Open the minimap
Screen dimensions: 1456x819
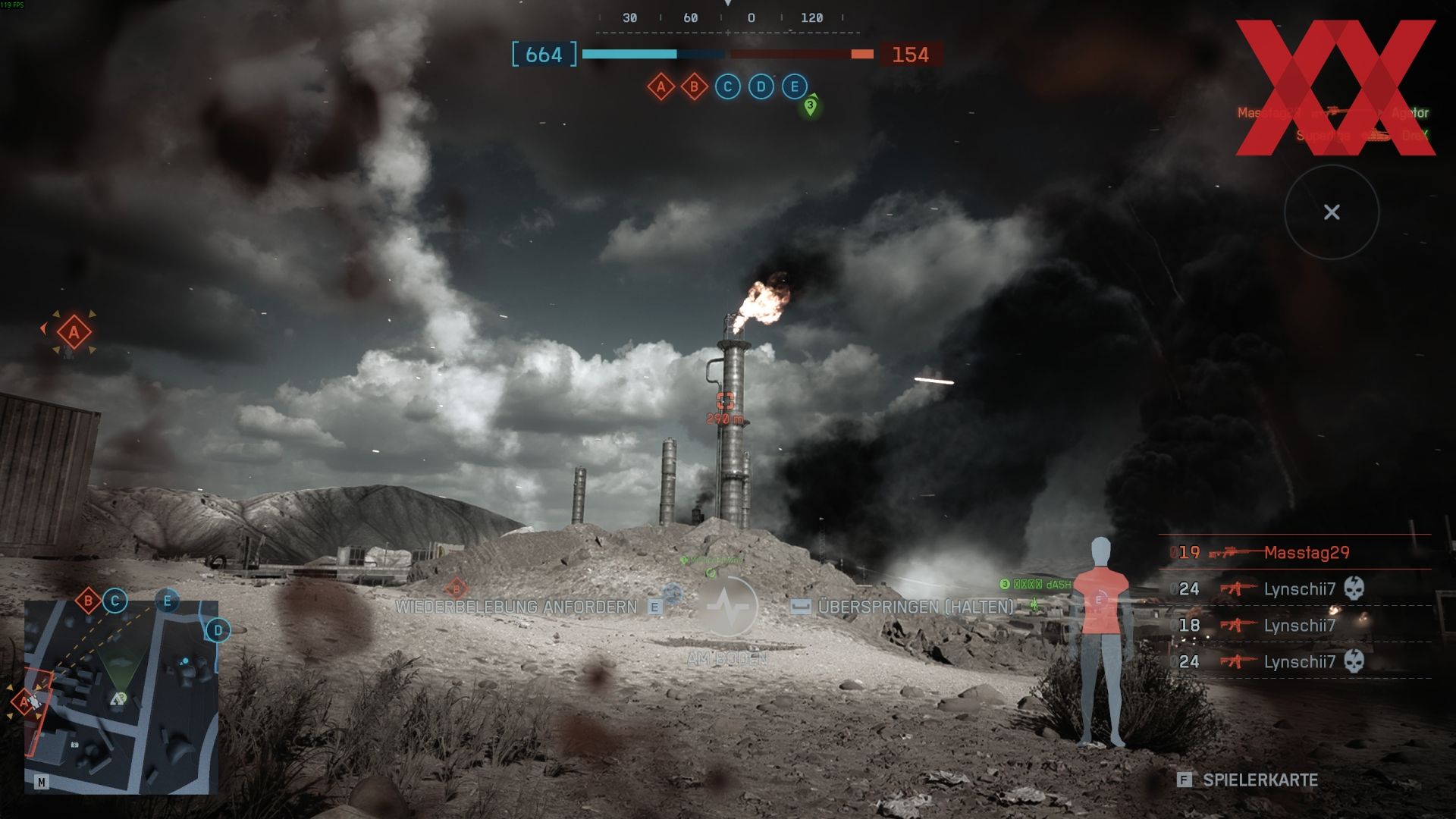click(121, 698)
